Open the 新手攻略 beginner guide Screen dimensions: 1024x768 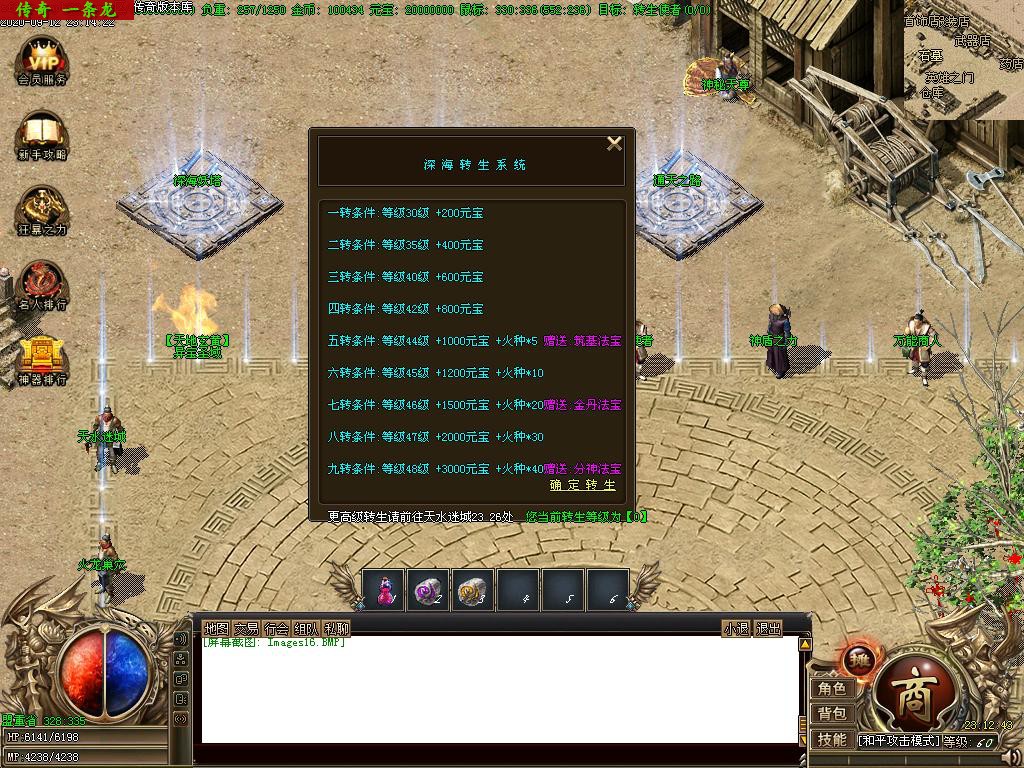[x=42, y=135]
